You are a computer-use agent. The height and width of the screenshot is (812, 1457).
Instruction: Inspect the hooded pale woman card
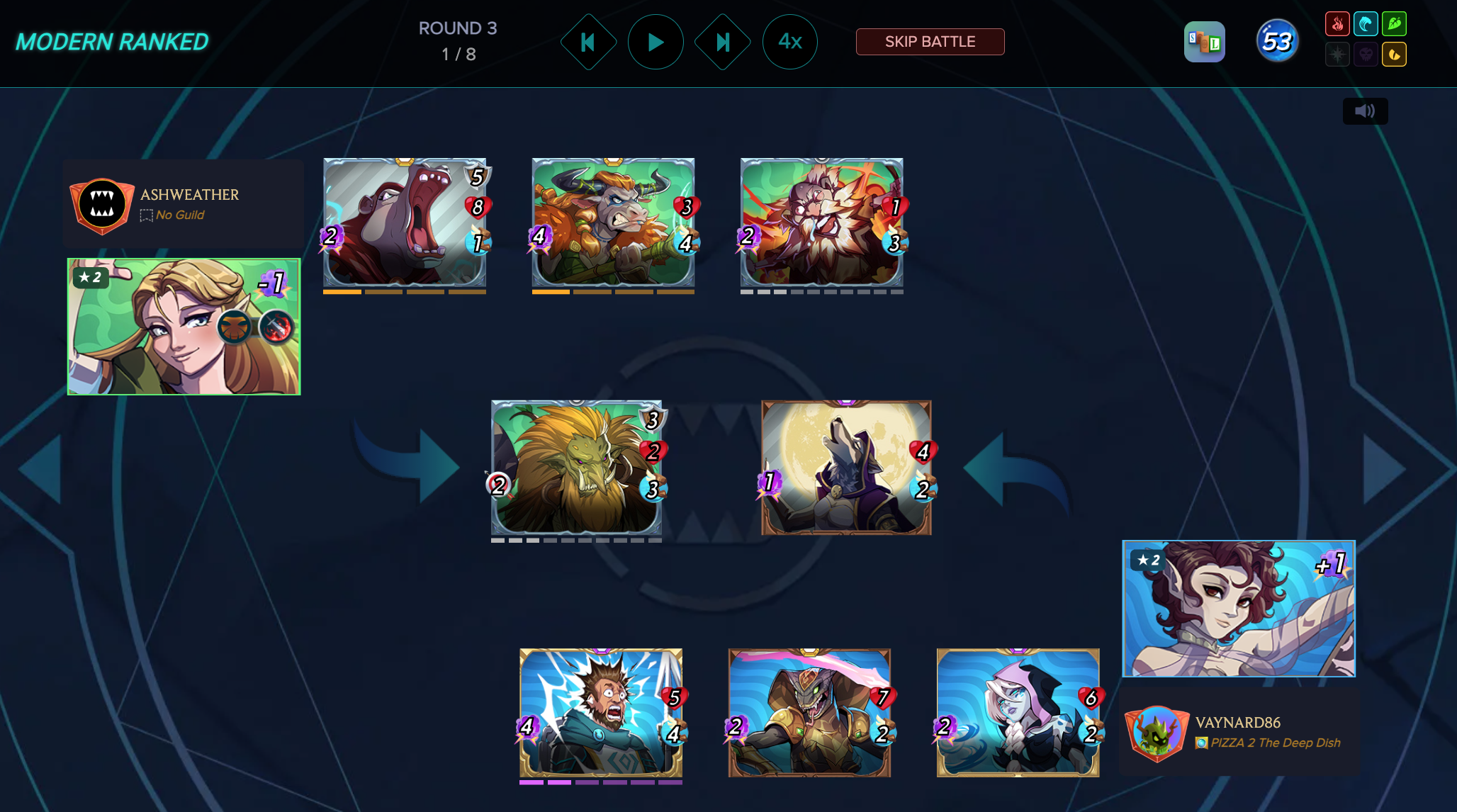tap(1018, 713)
